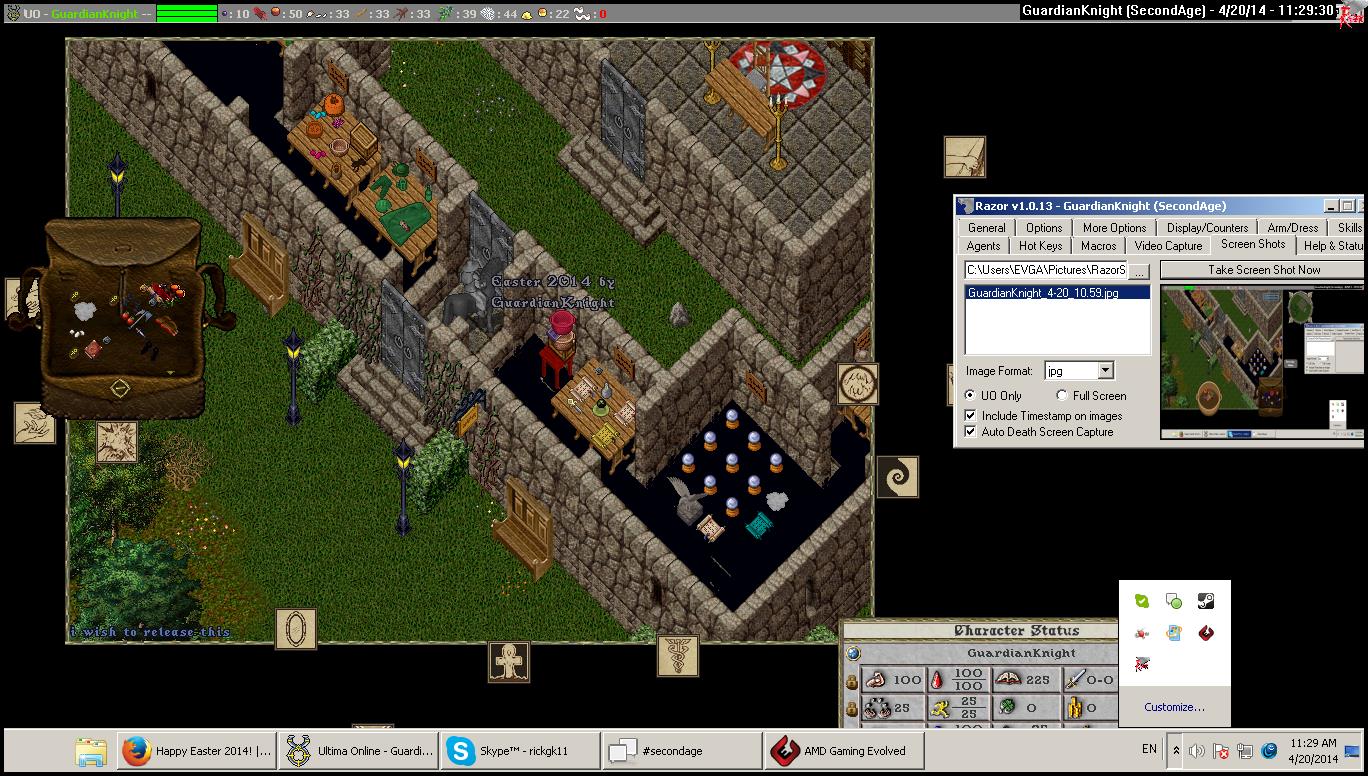This screenshot has width=1368, height=776.
Task: Click Take Screen Shot Now in Razor
Action: 1263,270
